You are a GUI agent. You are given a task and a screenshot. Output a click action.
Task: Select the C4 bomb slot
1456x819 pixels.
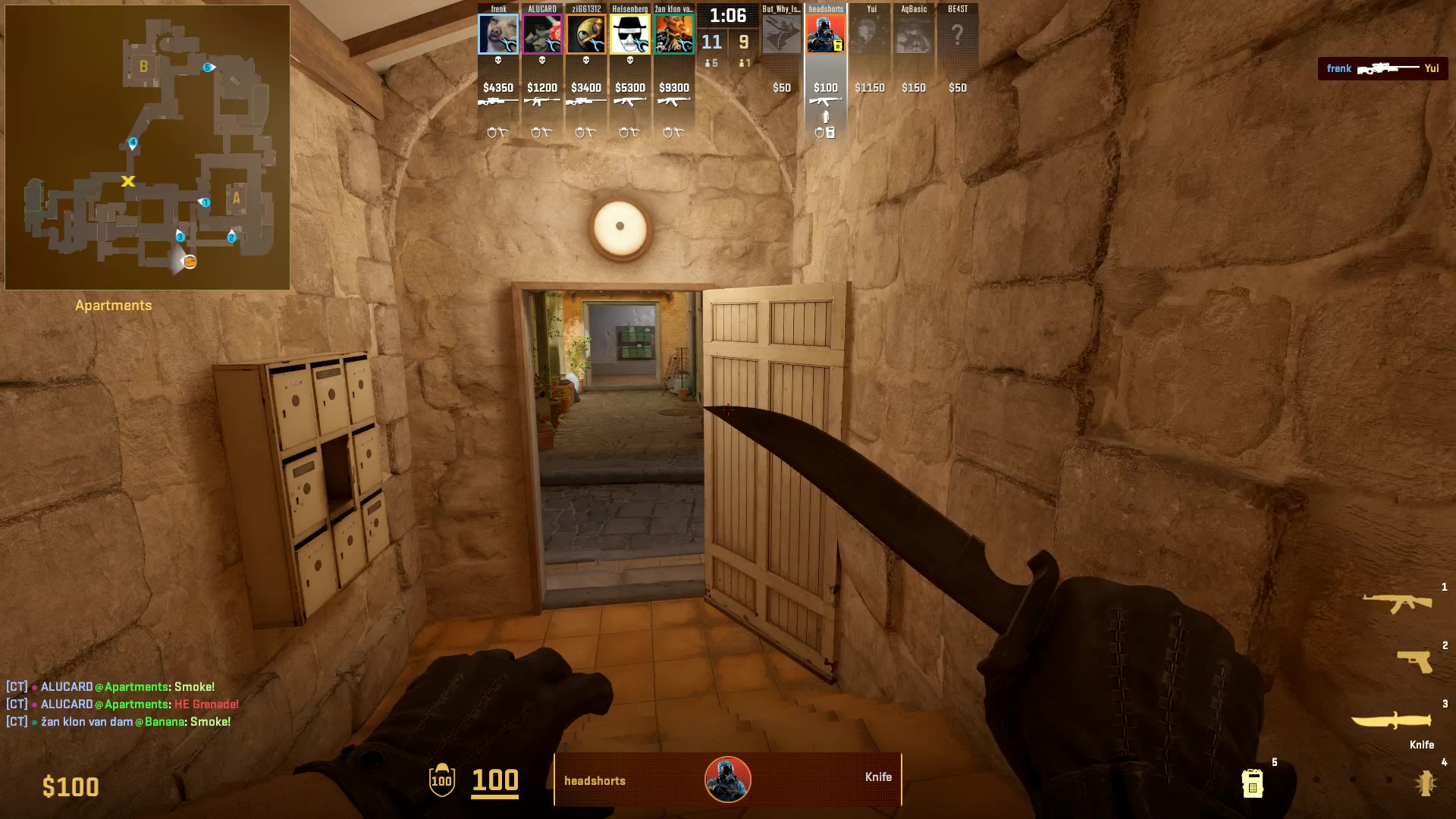coord(1252,783)
